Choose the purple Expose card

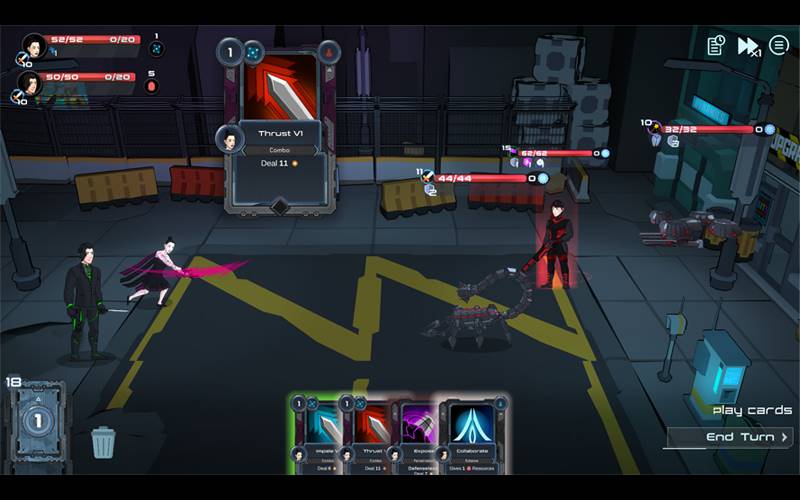(418, 432)
